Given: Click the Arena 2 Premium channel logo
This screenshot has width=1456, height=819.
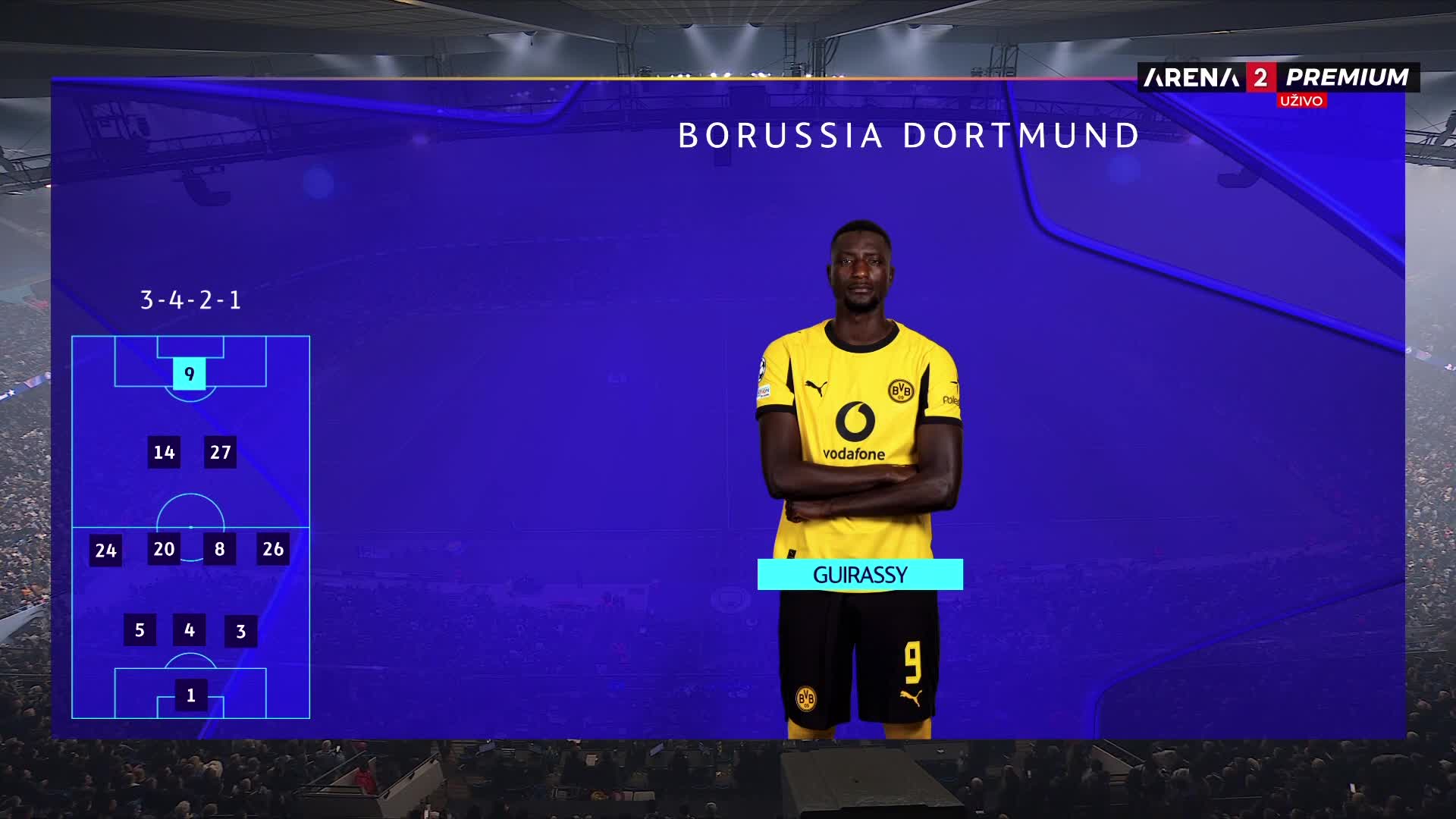Looking at the screenshot, I should point(1278,77).
